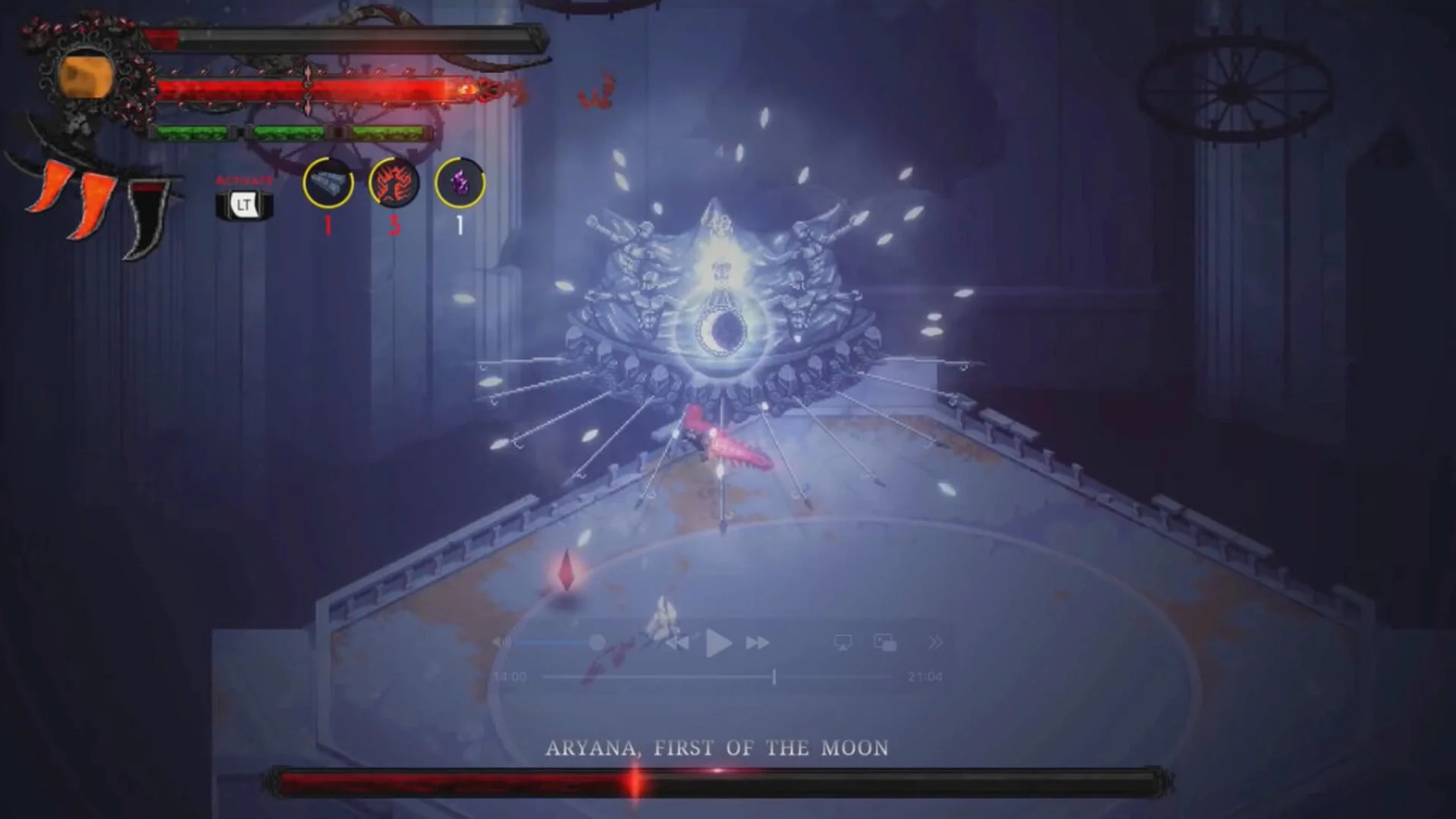Viewport: 1456px width, 819px height.
Task: Enable casting to external display
Action: pos(843,642)
